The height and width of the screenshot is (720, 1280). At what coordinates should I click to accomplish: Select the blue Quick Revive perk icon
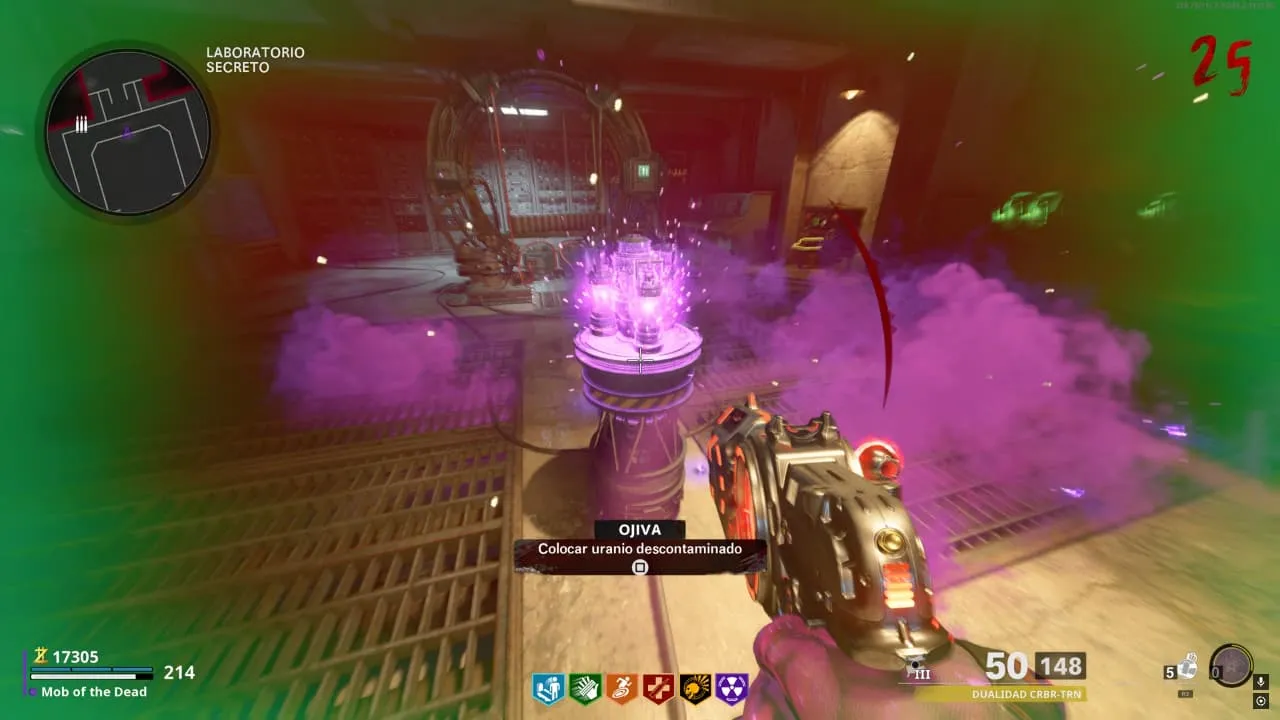pos(548,689)
